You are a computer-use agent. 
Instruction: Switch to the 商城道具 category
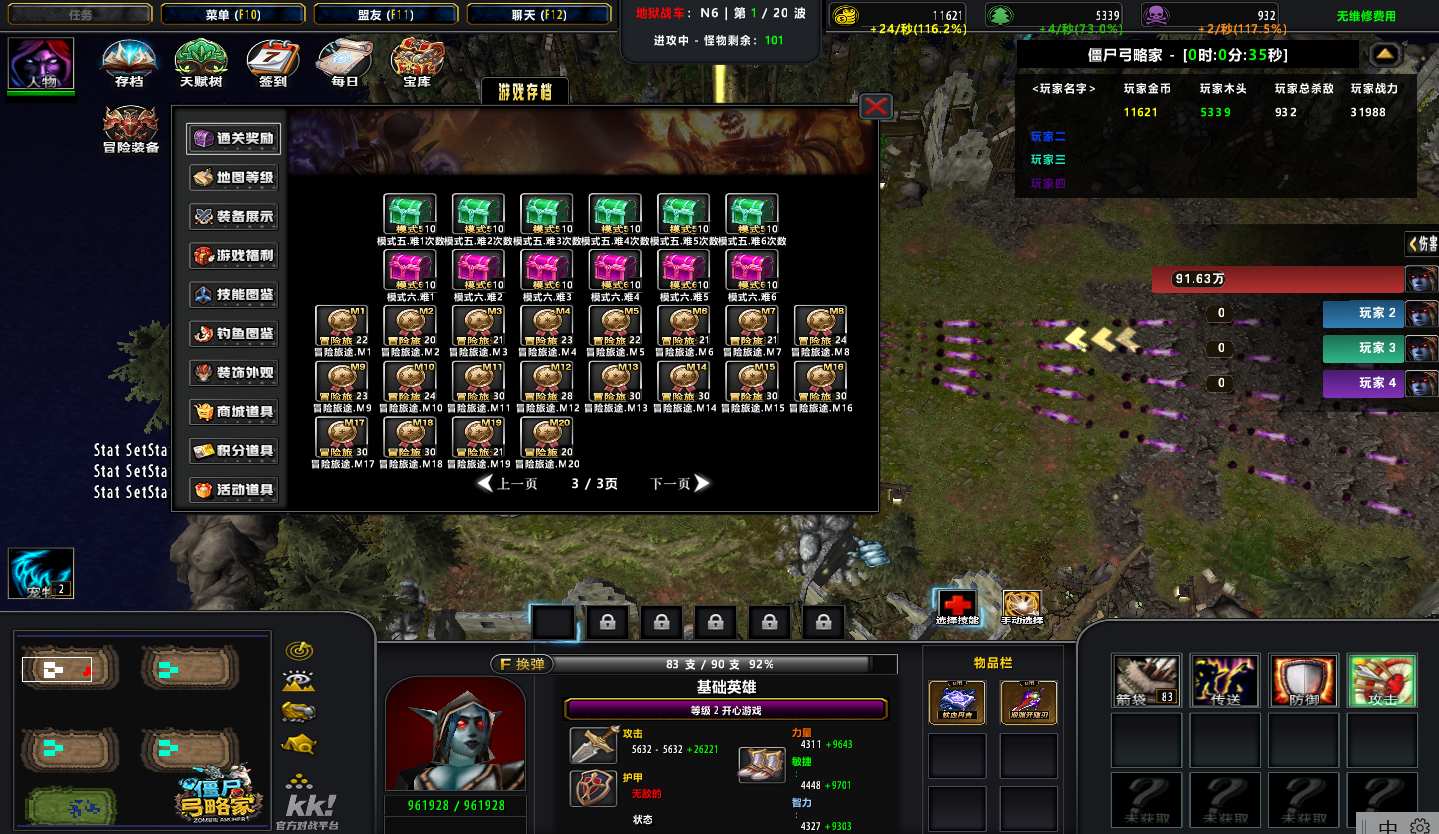[233, 412]
